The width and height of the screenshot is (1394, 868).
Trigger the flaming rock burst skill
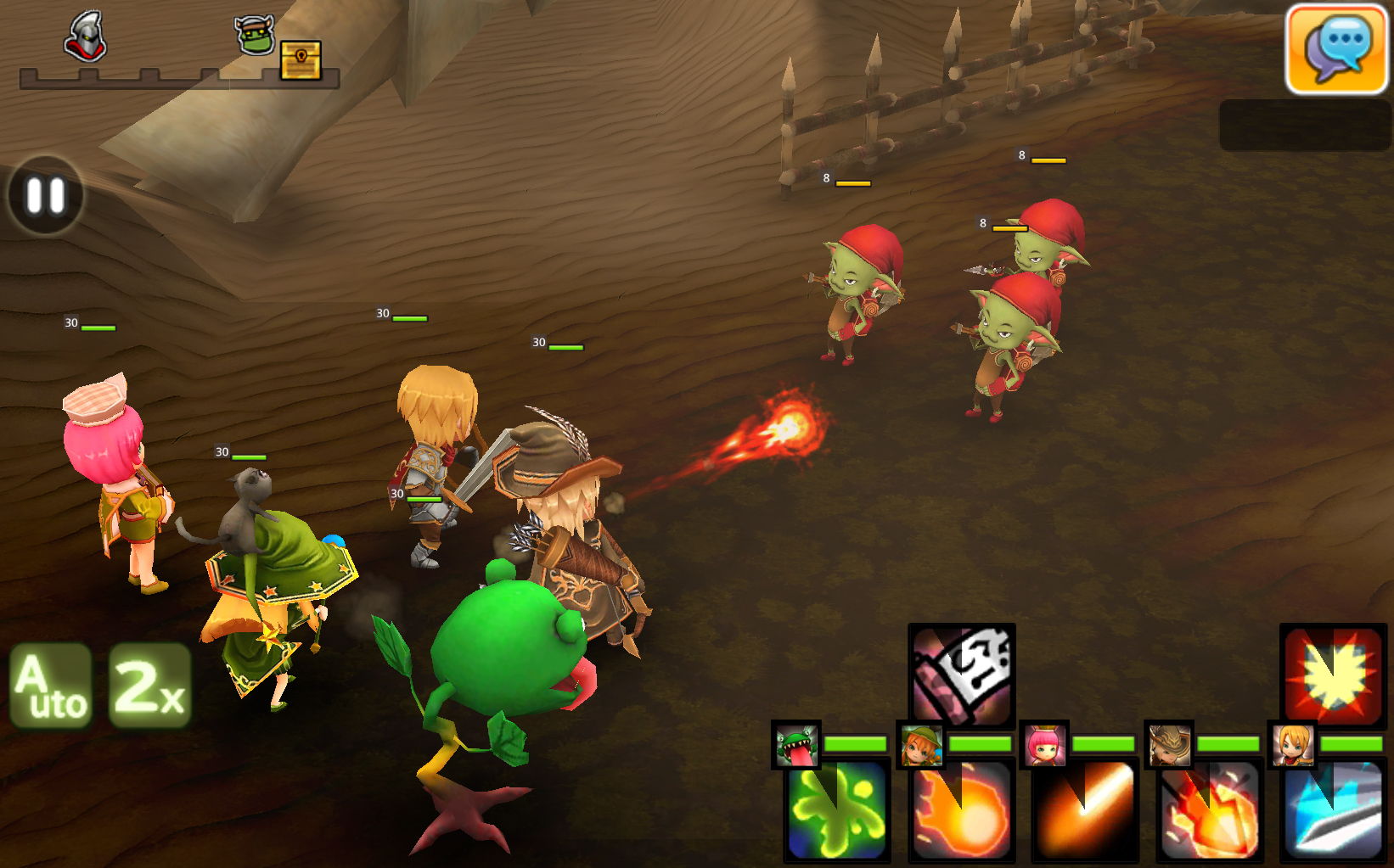click(1211, 811)
